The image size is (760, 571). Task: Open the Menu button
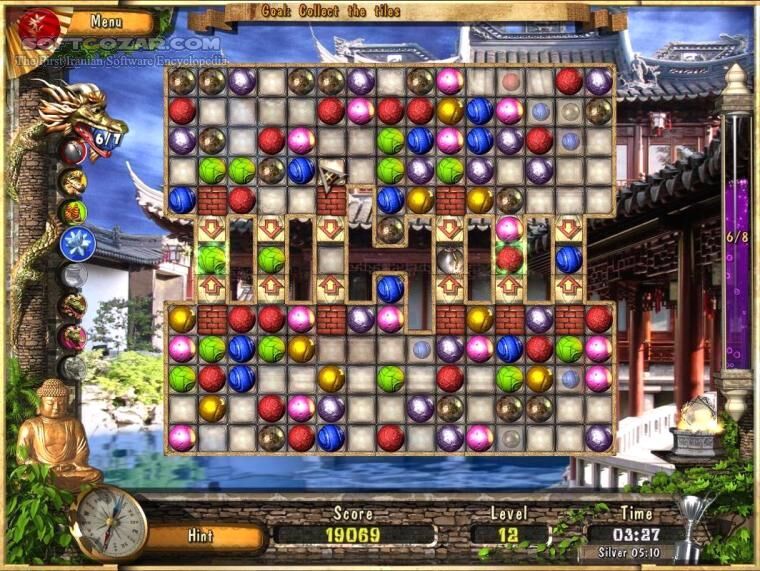tap(107, 21)
